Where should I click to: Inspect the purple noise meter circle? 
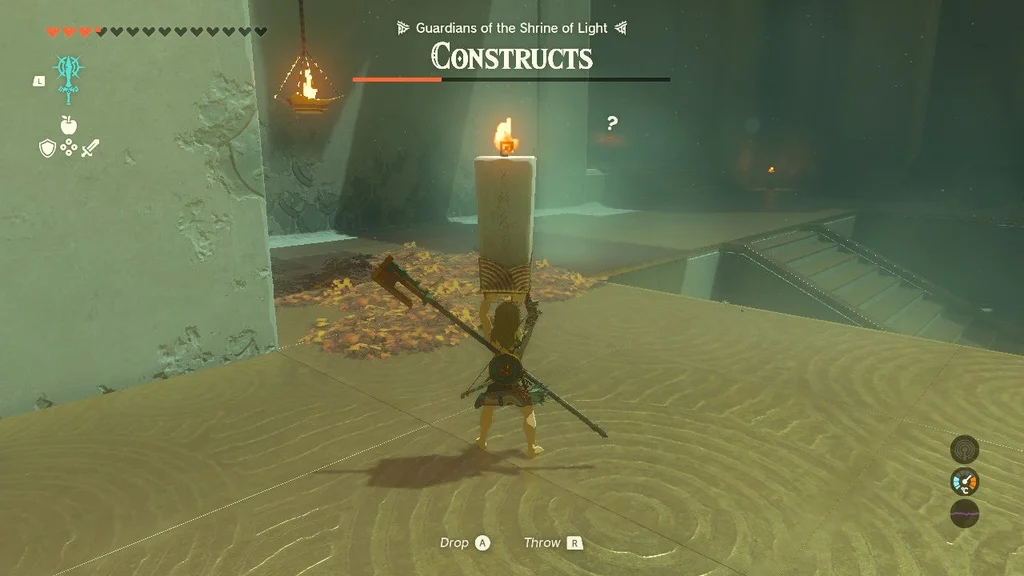pos(964,514)
